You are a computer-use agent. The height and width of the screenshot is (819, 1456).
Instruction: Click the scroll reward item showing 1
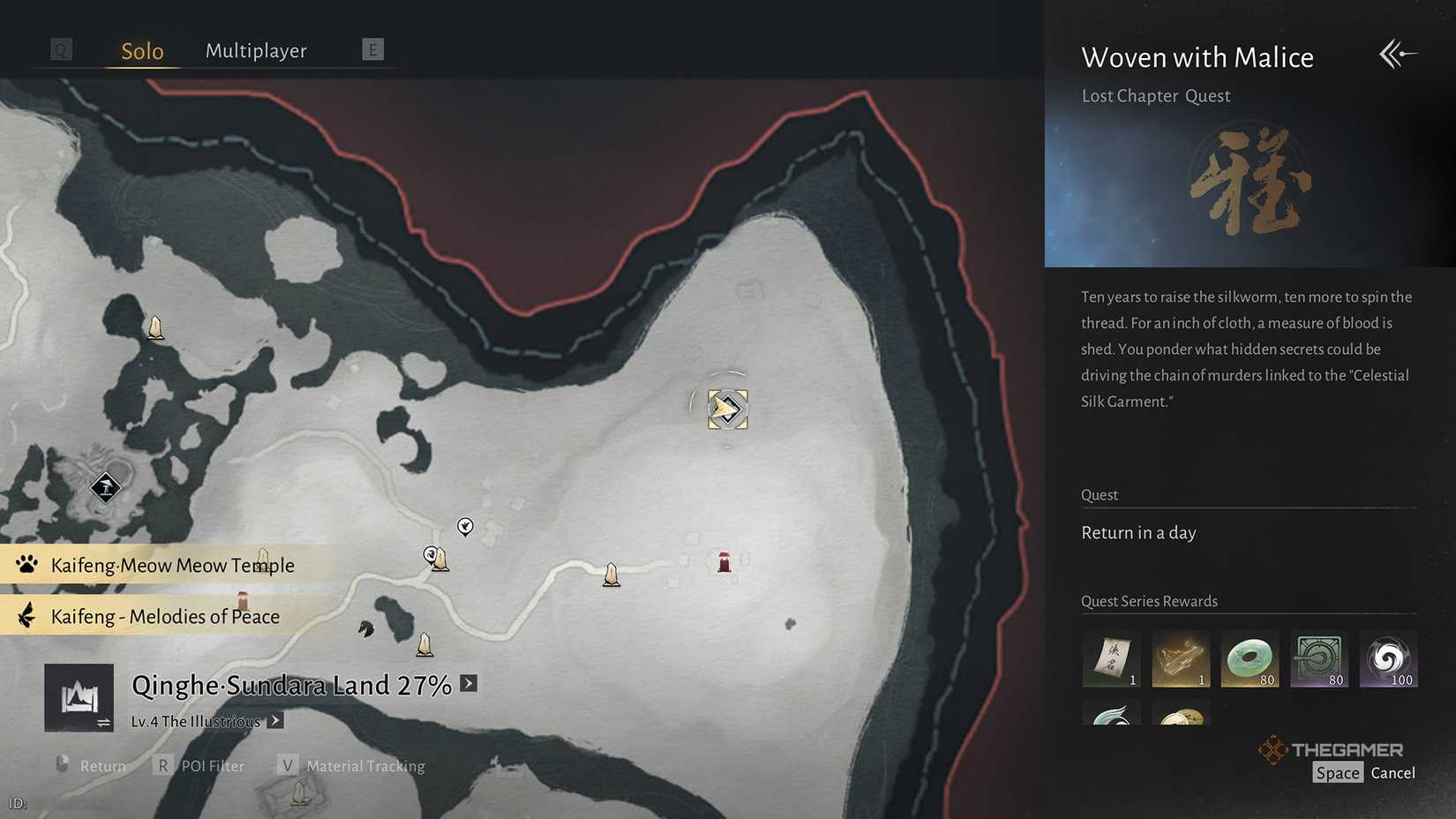pyautogui.click(x=1111, y=658)
